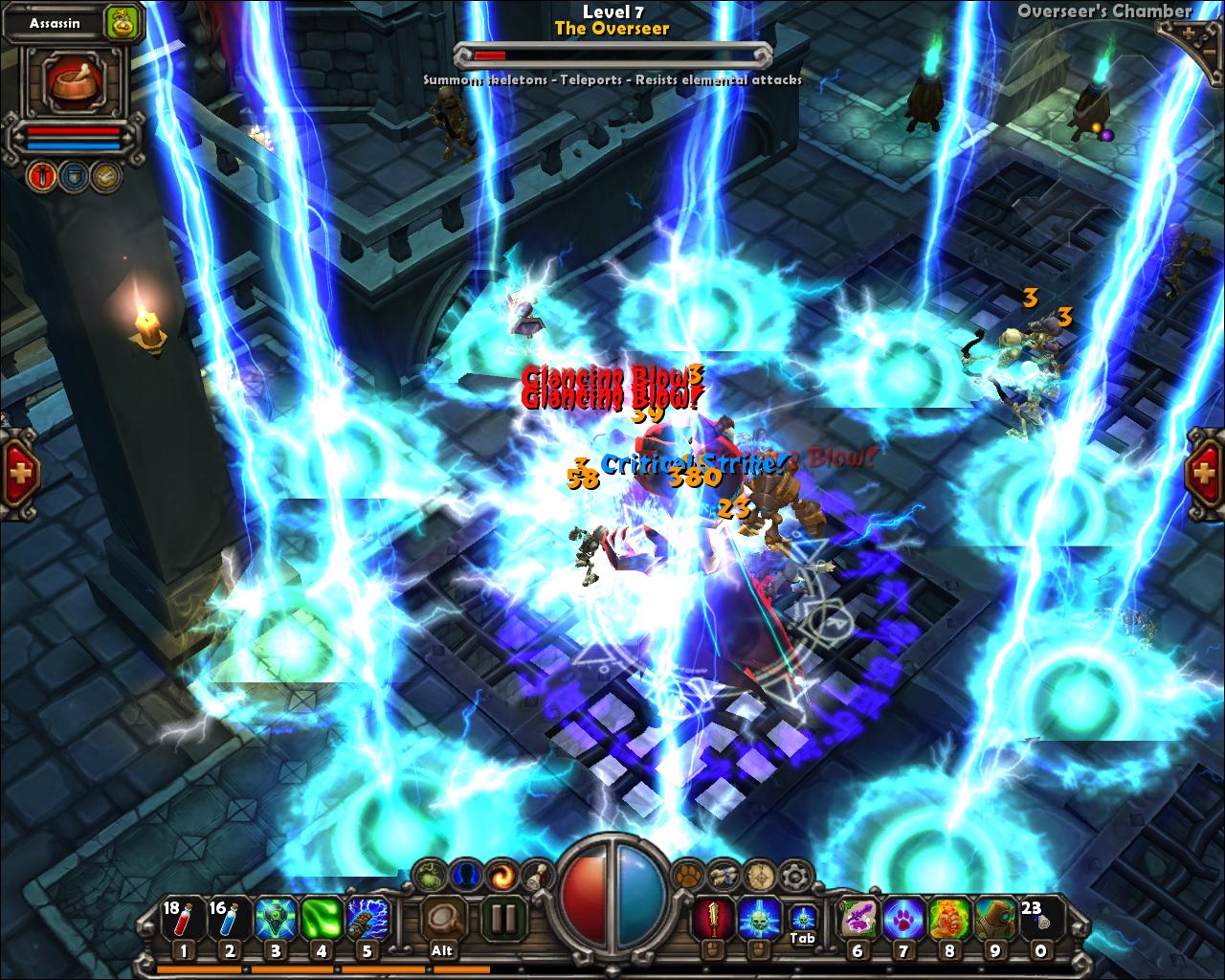Screen dimensions: 1225x980
Task: Select the purple spell scroll in slot 6
Action: 857,919
